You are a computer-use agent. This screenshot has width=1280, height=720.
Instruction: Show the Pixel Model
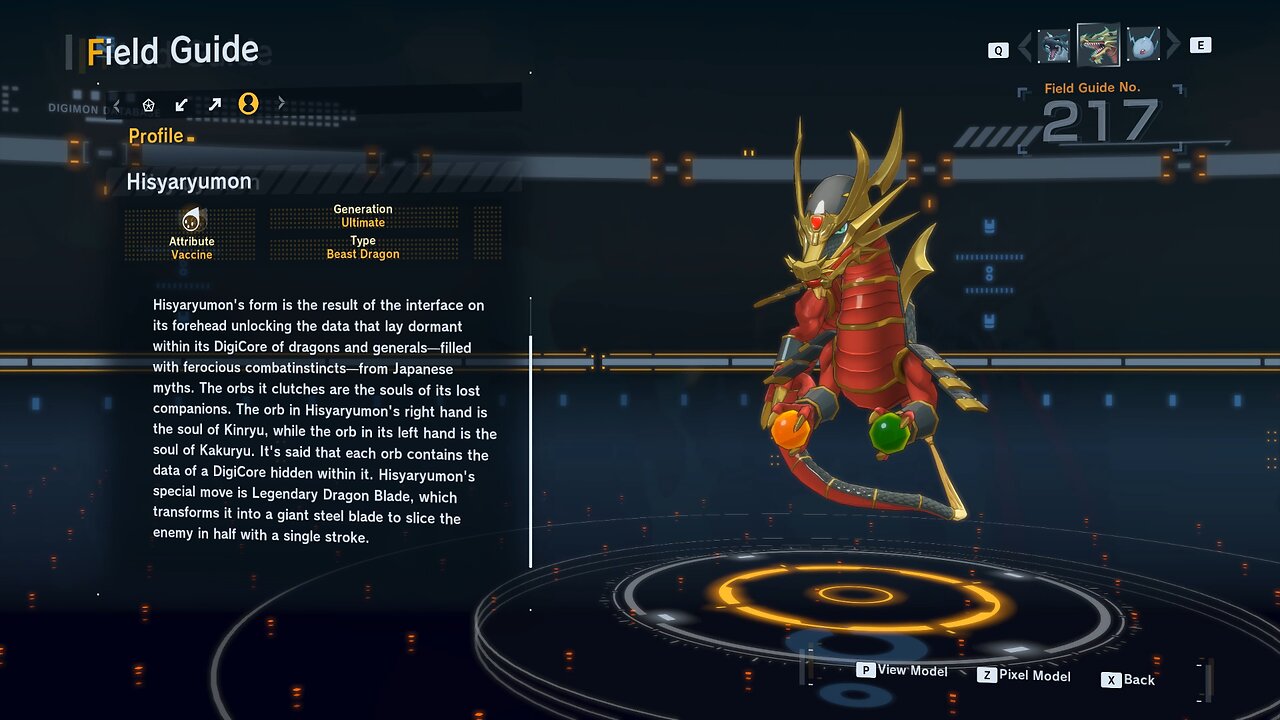point(1024,676)
